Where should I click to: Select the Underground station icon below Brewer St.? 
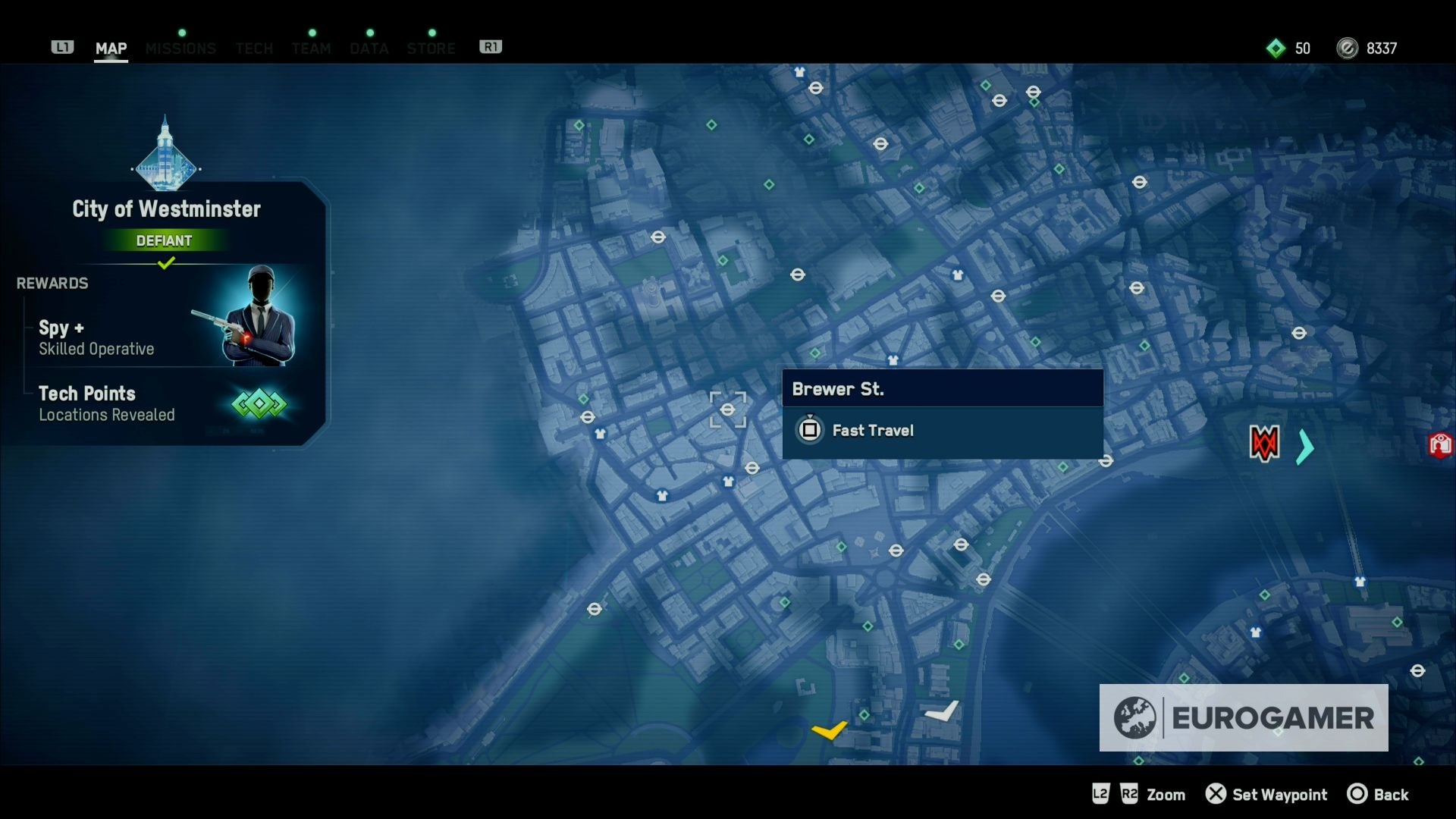pyautogui.click(x=754, y=469)
